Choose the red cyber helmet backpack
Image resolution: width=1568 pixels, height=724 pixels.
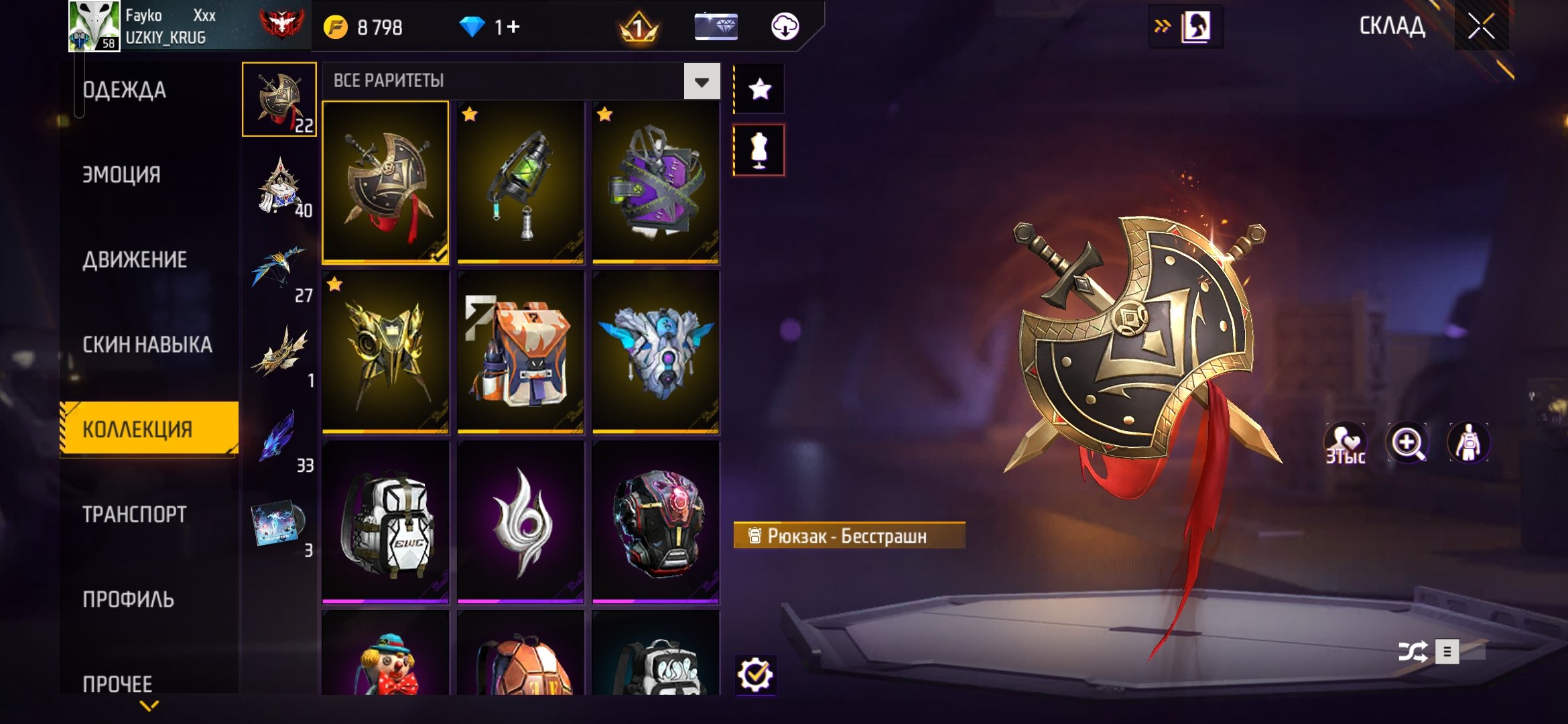click(x=656, y=522)
